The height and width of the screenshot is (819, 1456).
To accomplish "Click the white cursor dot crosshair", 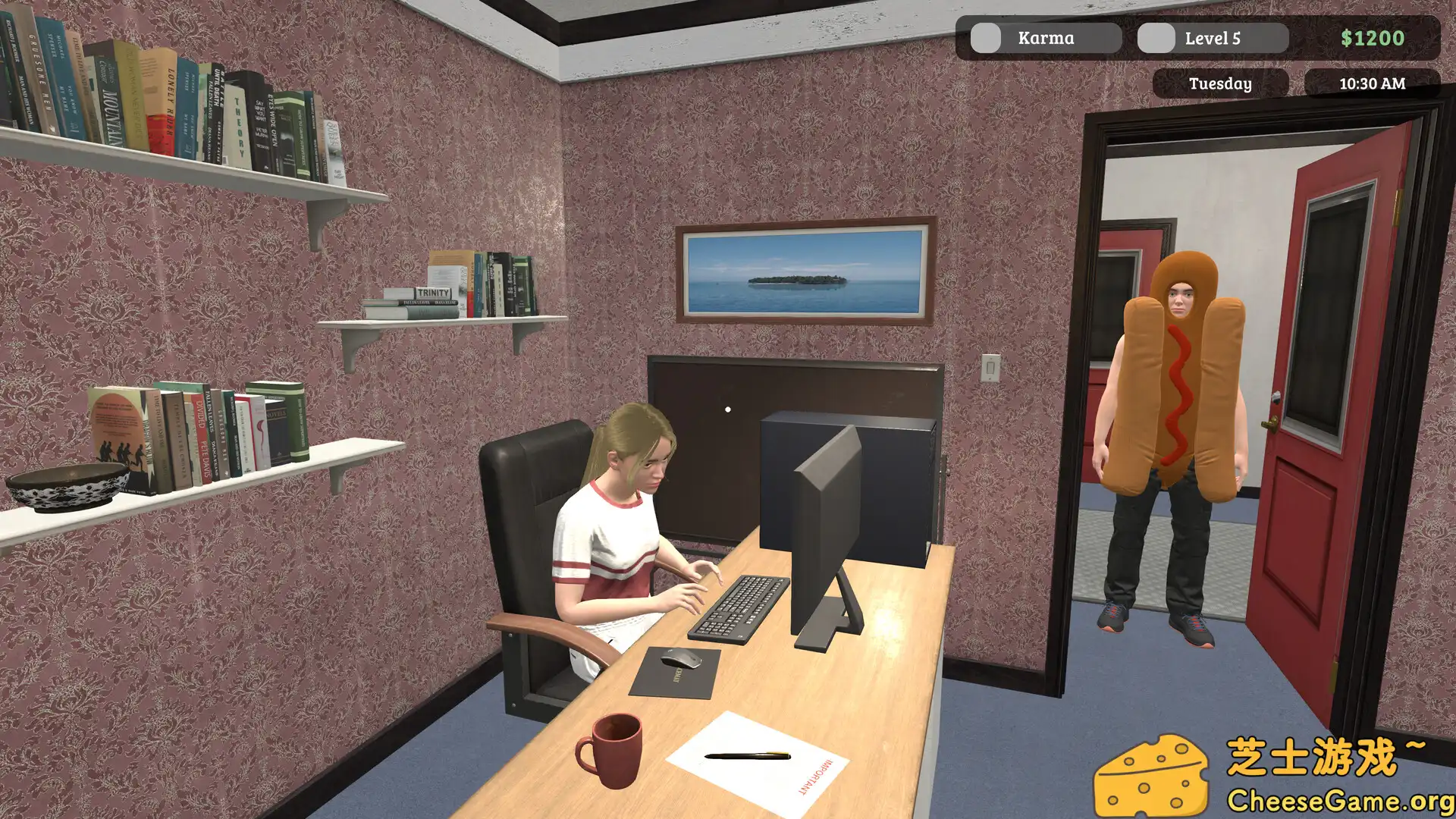I will [729, 408].
